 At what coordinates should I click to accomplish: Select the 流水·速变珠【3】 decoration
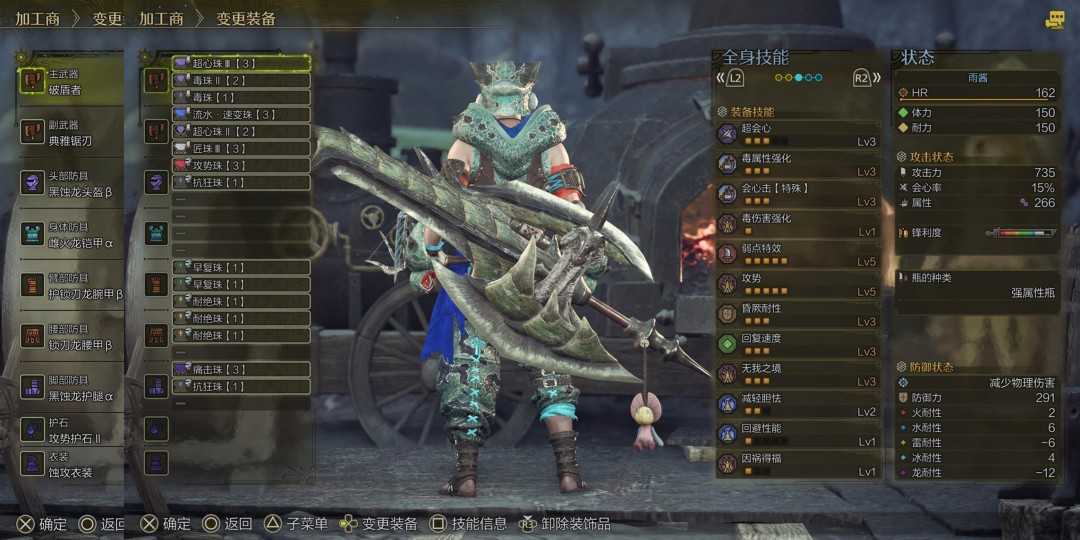coord(240,114)
